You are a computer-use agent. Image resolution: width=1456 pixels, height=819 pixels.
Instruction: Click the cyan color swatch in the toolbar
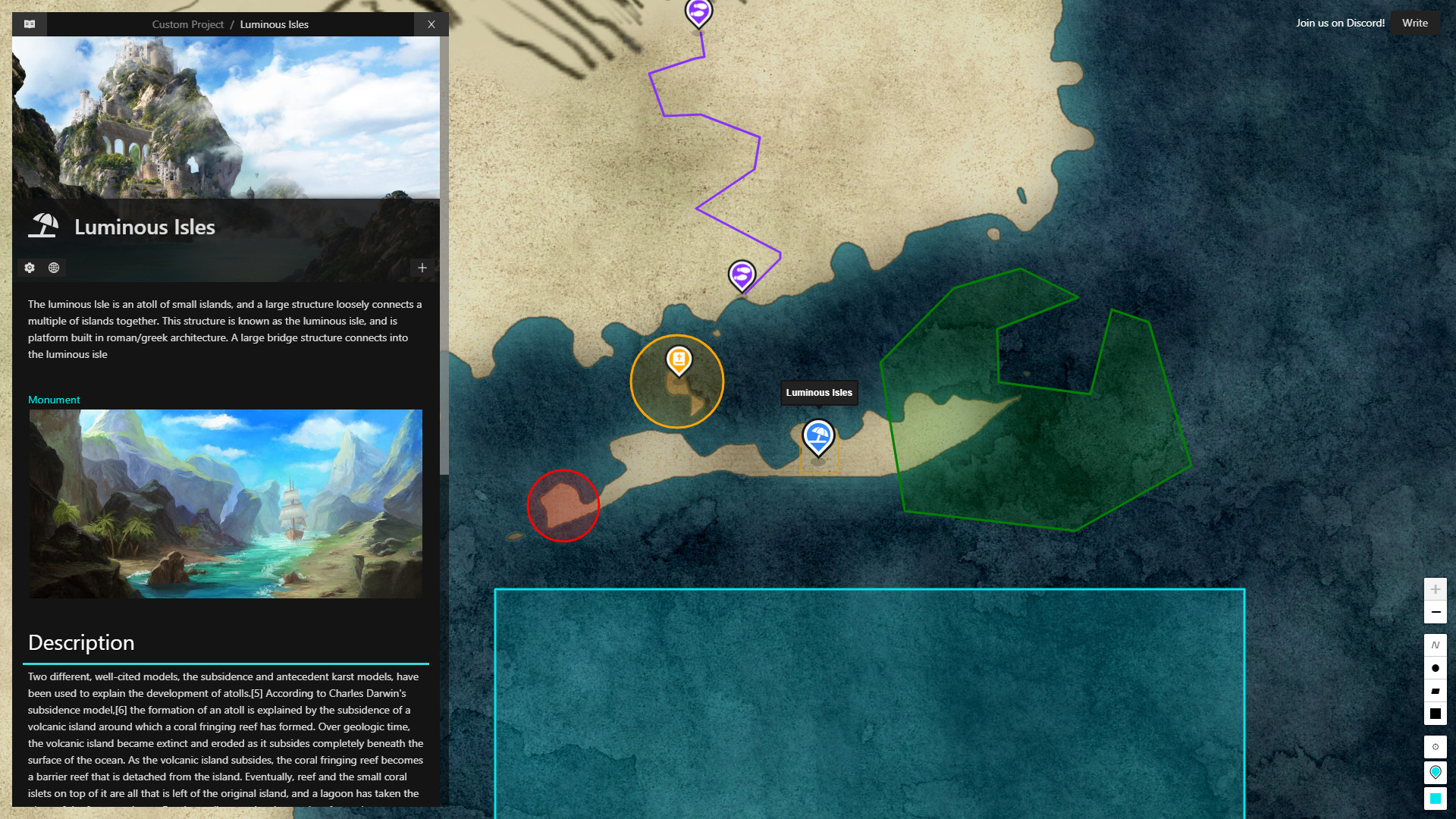point(1436,797)
